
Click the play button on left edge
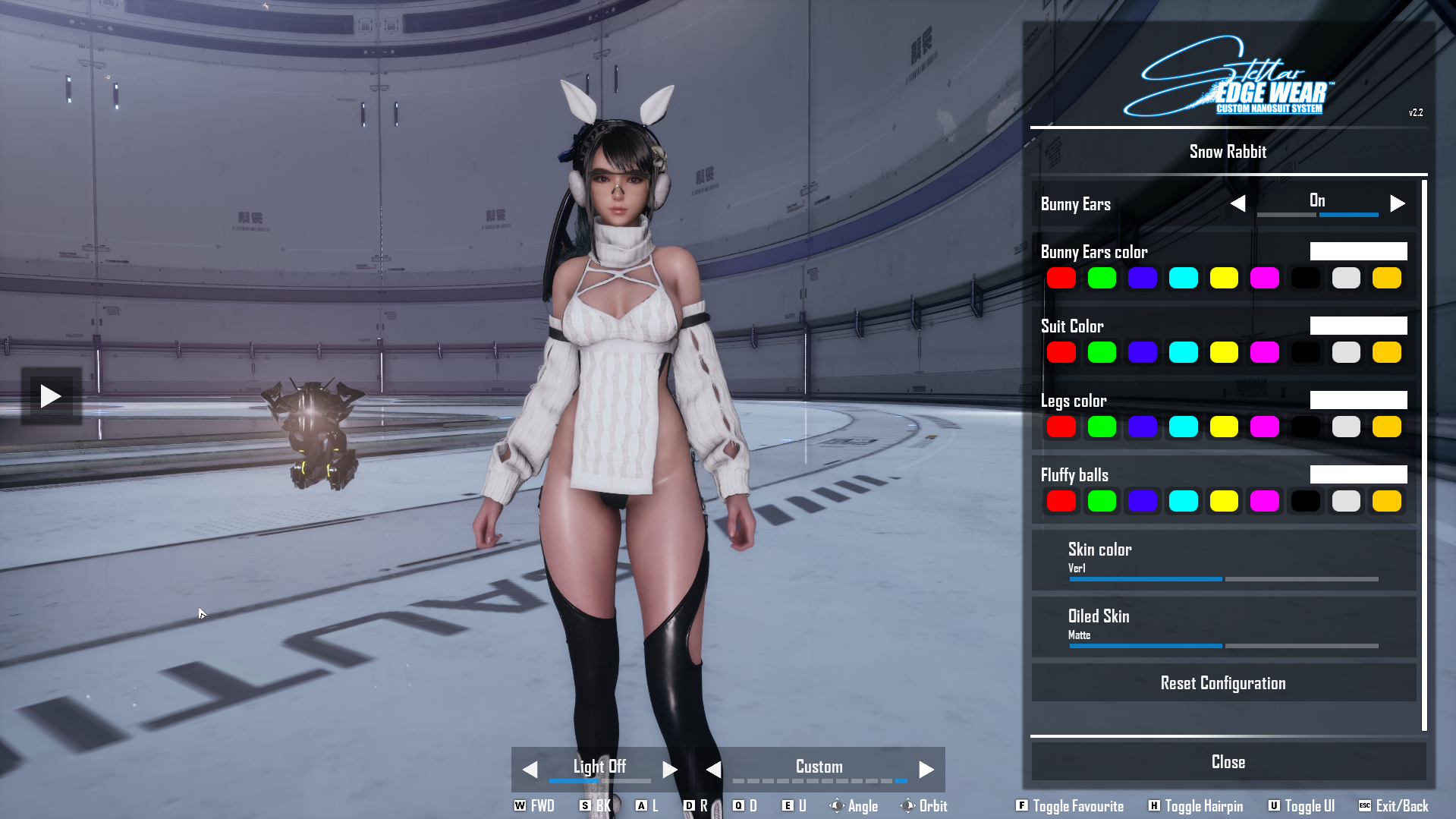(x=51, y=396)
